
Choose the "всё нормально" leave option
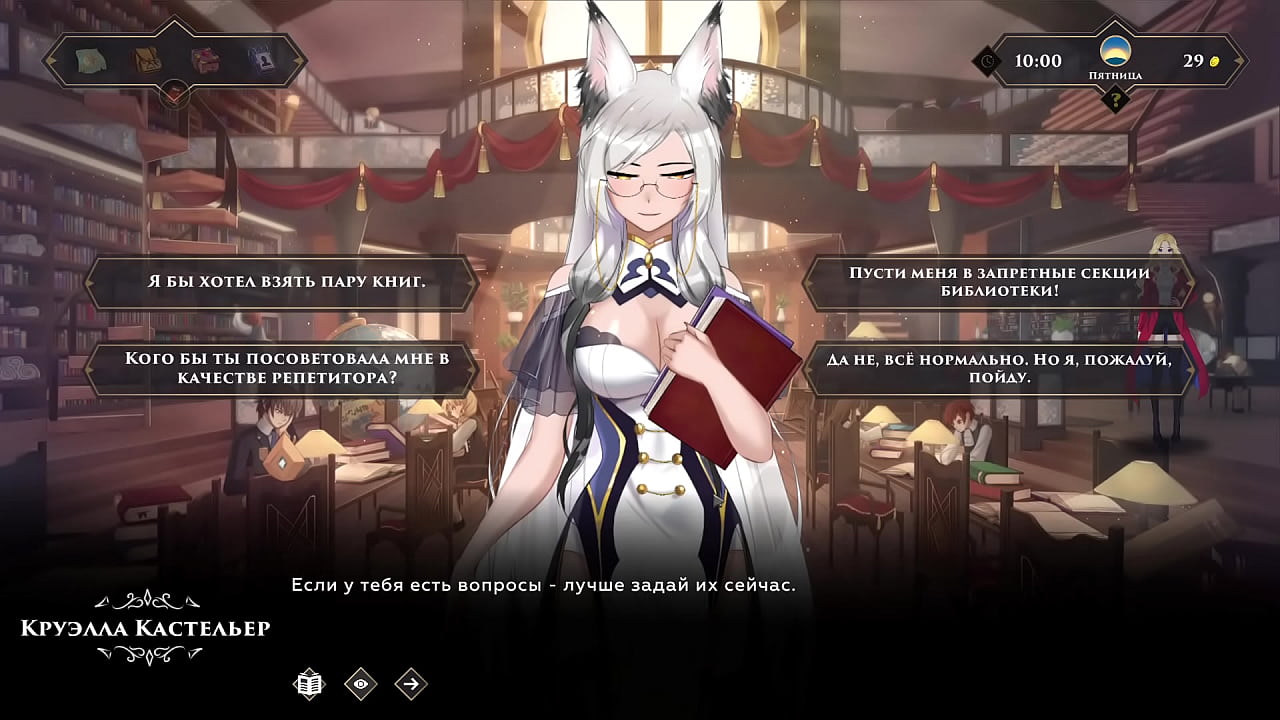click(x=999, y=368)
